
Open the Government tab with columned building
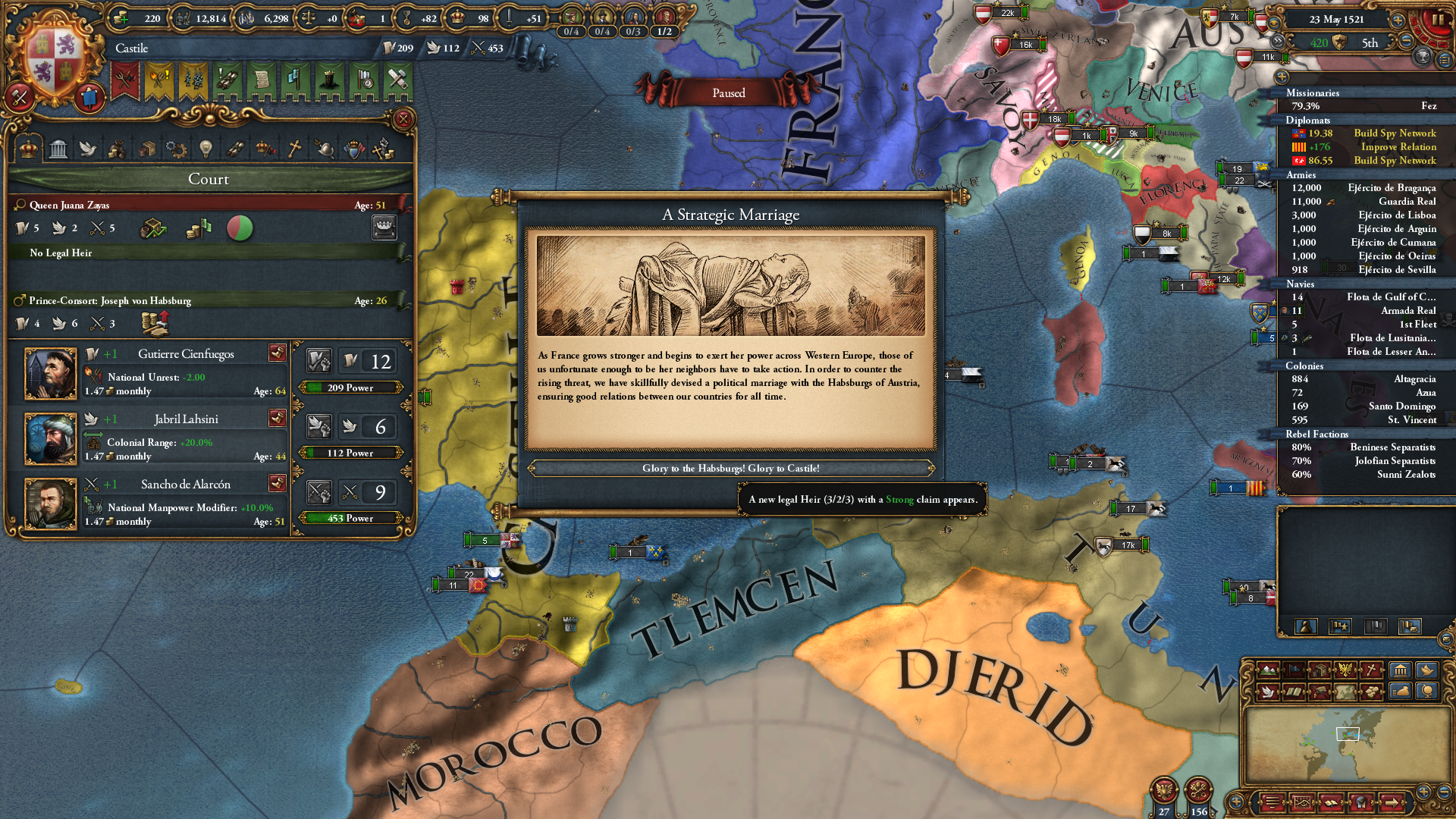click(x=58, y=149)
